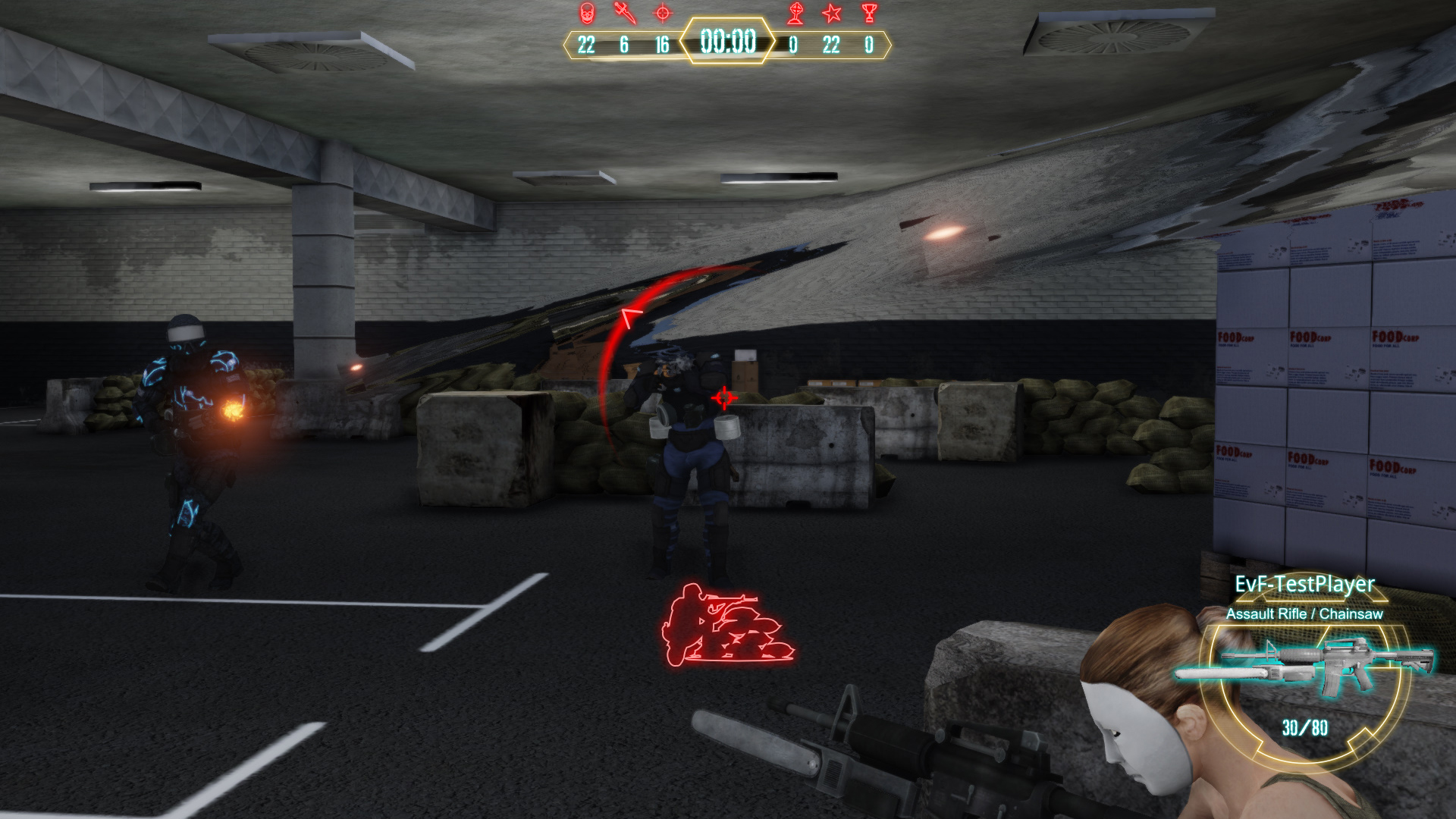The width and height of the screenshot is (1456, 819).
Task: Select the red dagger melee icon
Action: (x=625, y=13)
